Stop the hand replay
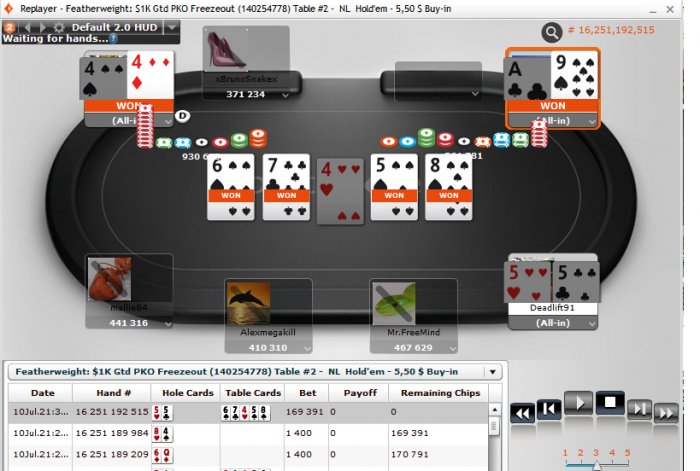The image size is (700, 471). 610,404
